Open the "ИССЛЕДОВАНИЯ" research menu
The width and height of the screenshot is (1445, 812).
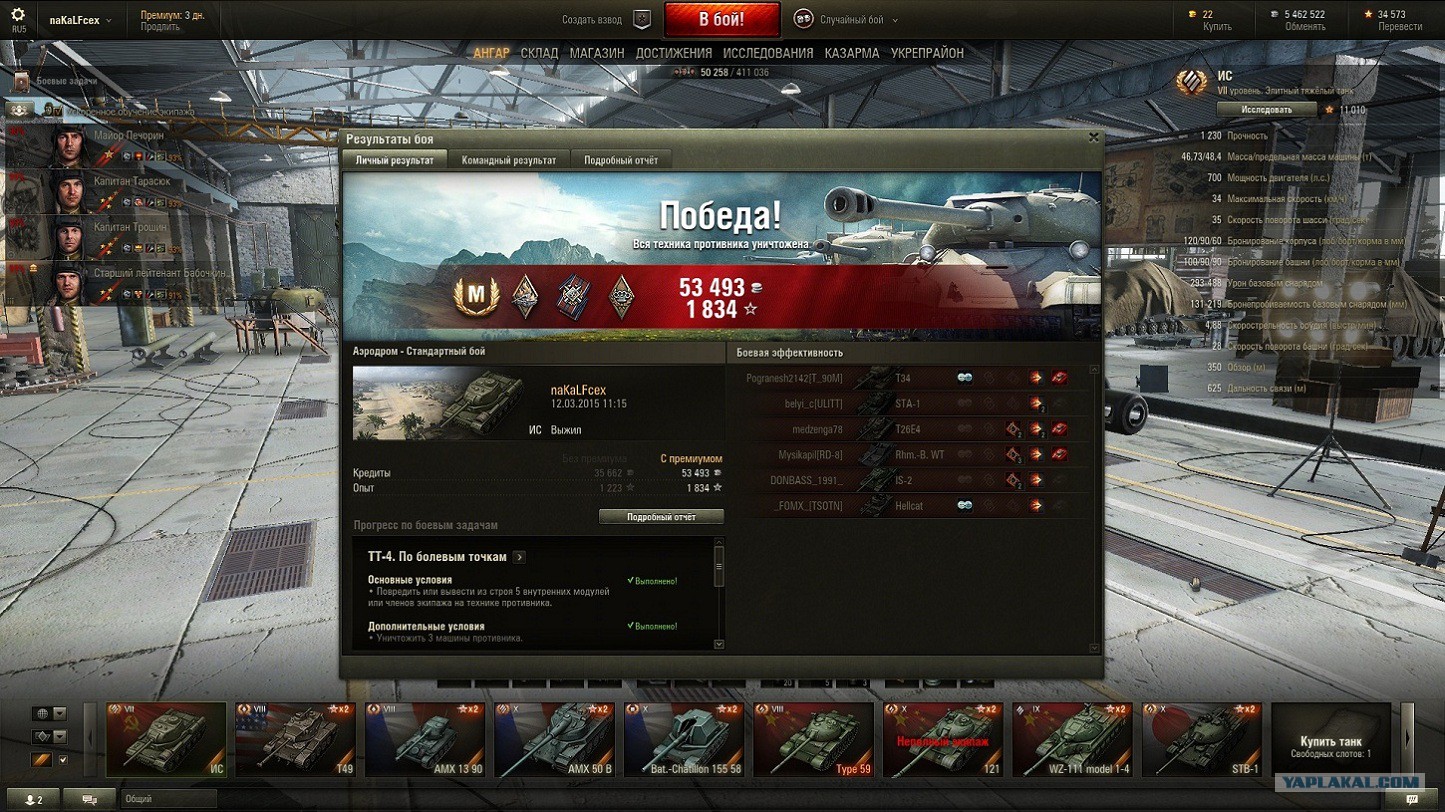point(768,53)
